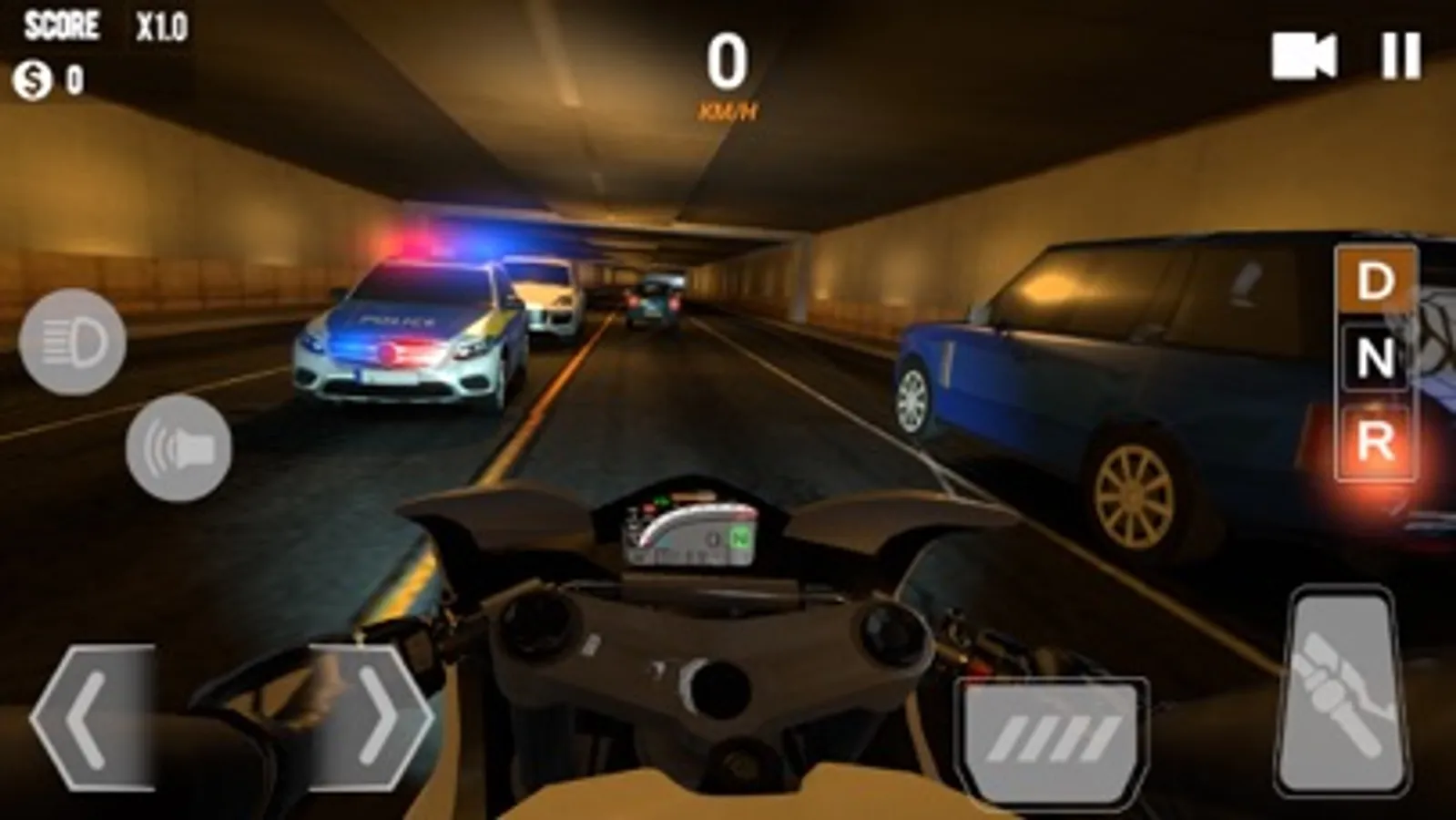Tap the SCORE header label

[x=61, y=24]
